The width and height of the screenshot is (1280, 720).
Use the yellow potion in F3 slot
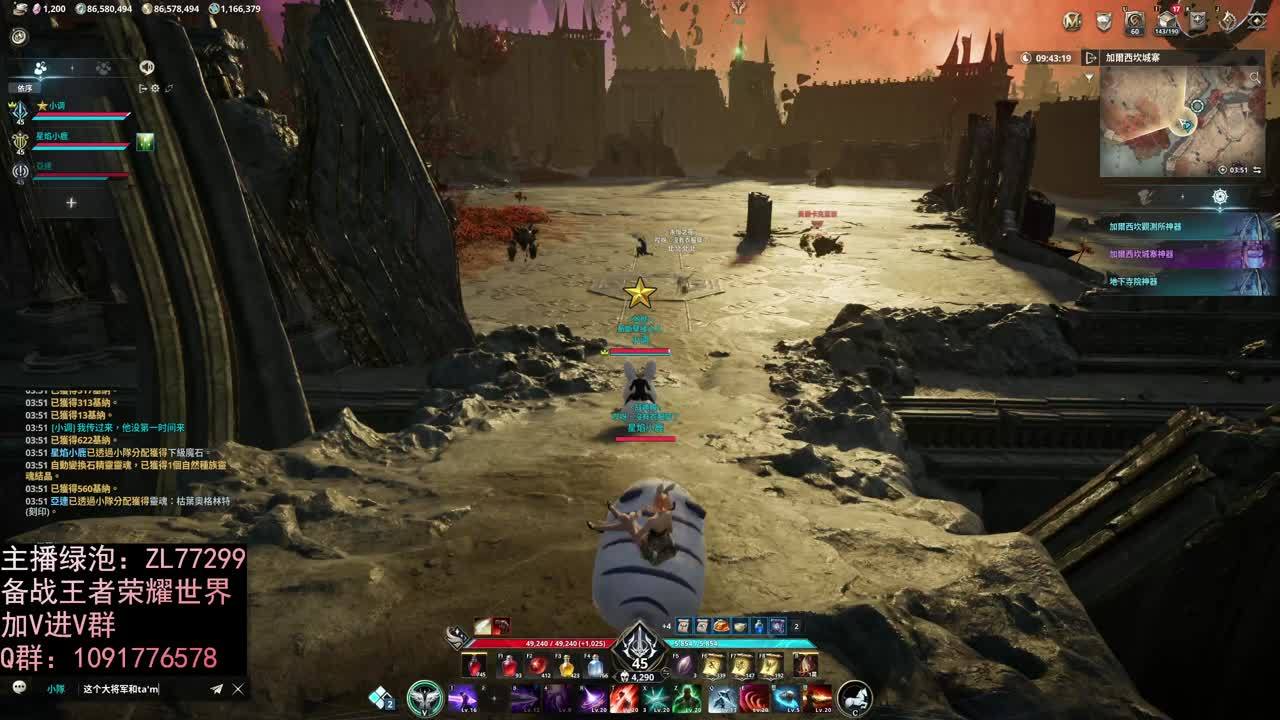tap(566, 666)
